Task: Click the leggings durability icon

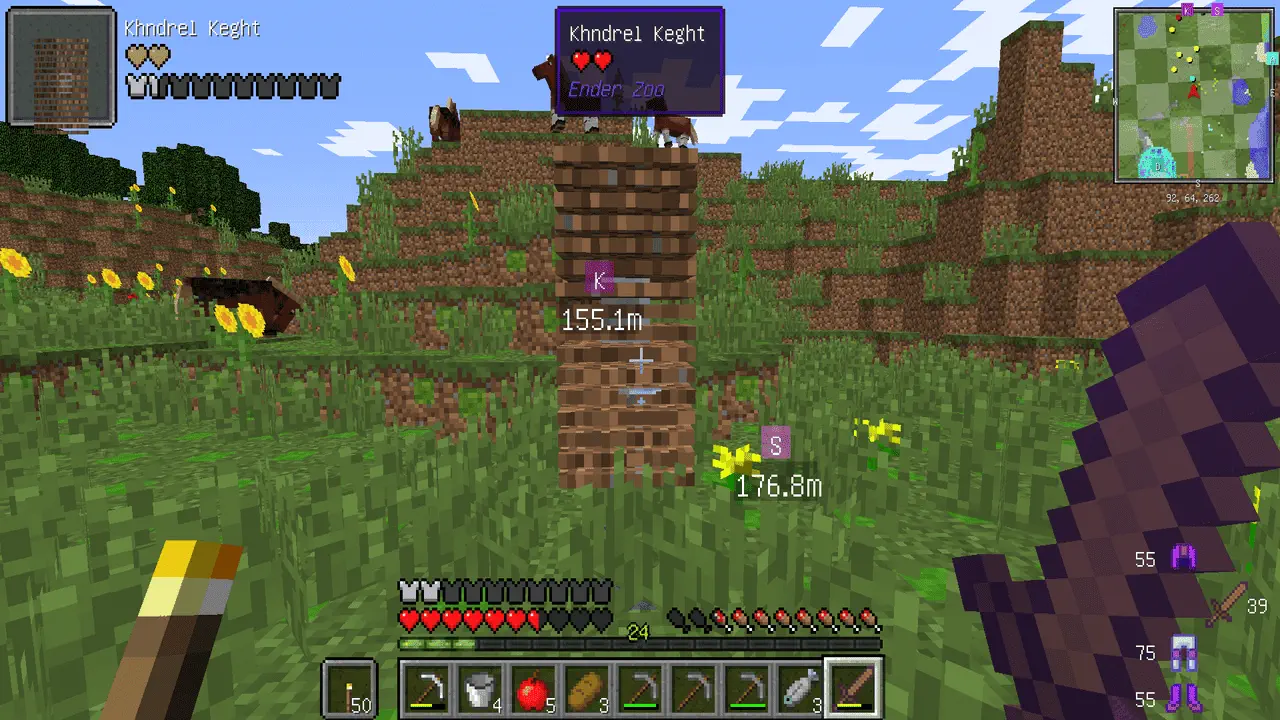Action: click(x=1183, y=654)
